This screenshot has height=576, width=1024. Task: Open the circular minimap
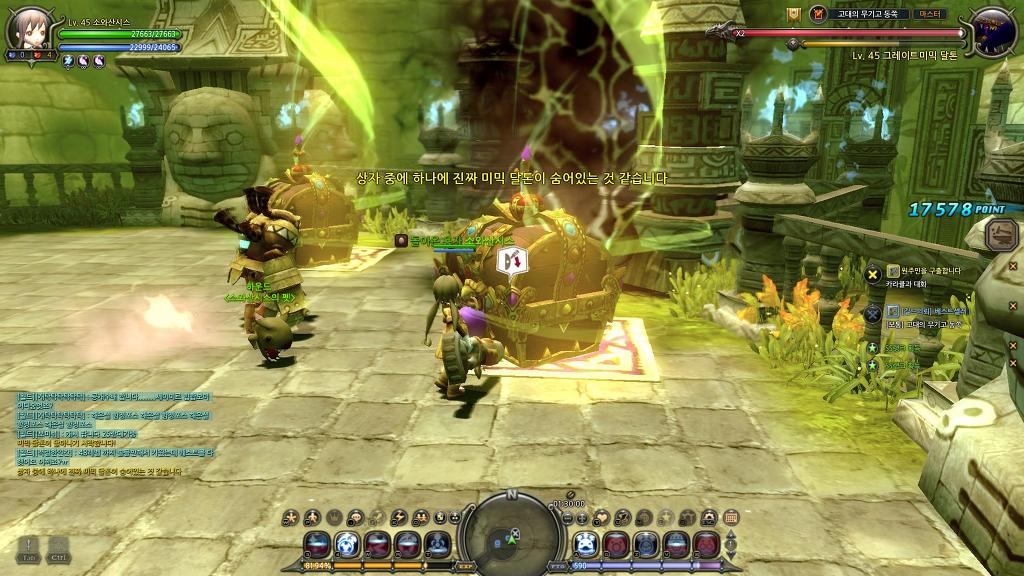tap(511, 537)
